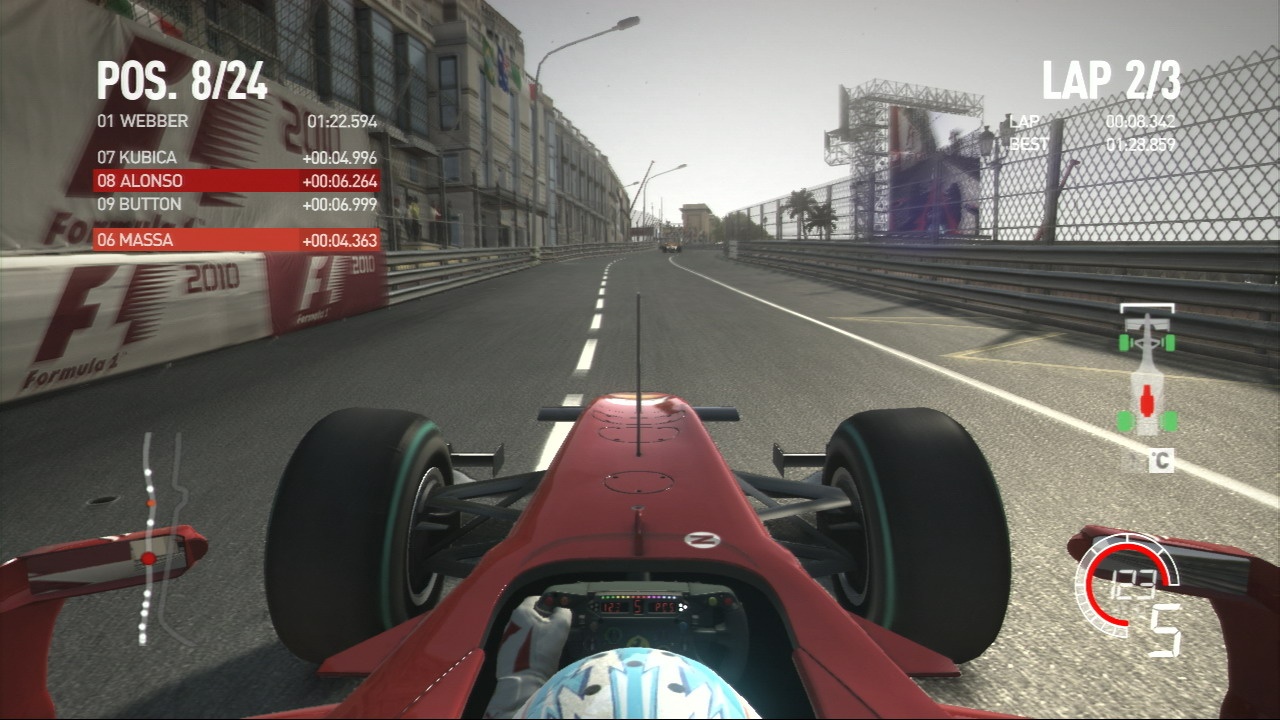Click the red engine warning on car diagram
1280x720 pixels.
click(x=1148, y=398)
